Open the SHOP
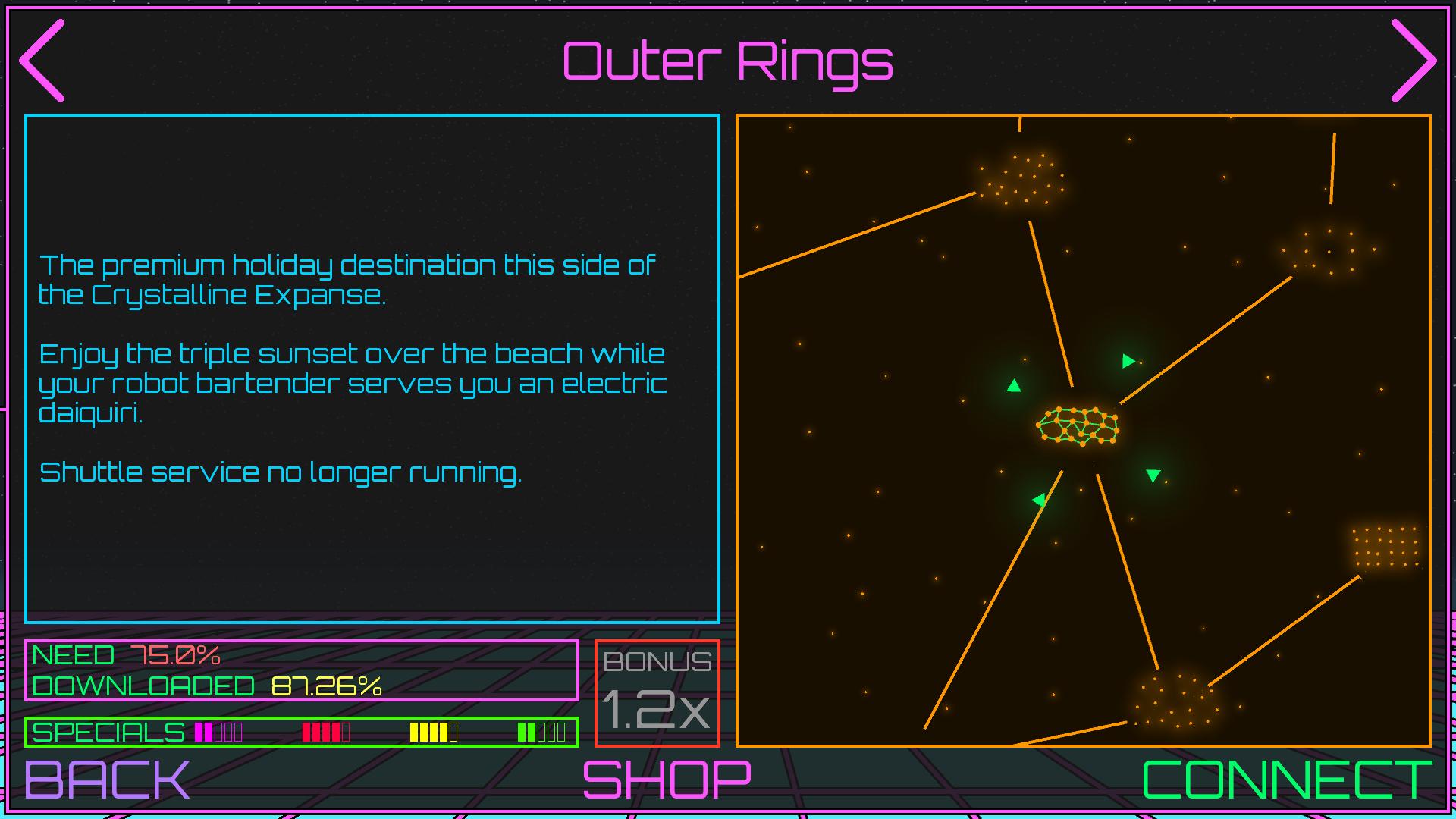Image resolution: width=1456 pixels, height=819 pixels. (667, 779)
